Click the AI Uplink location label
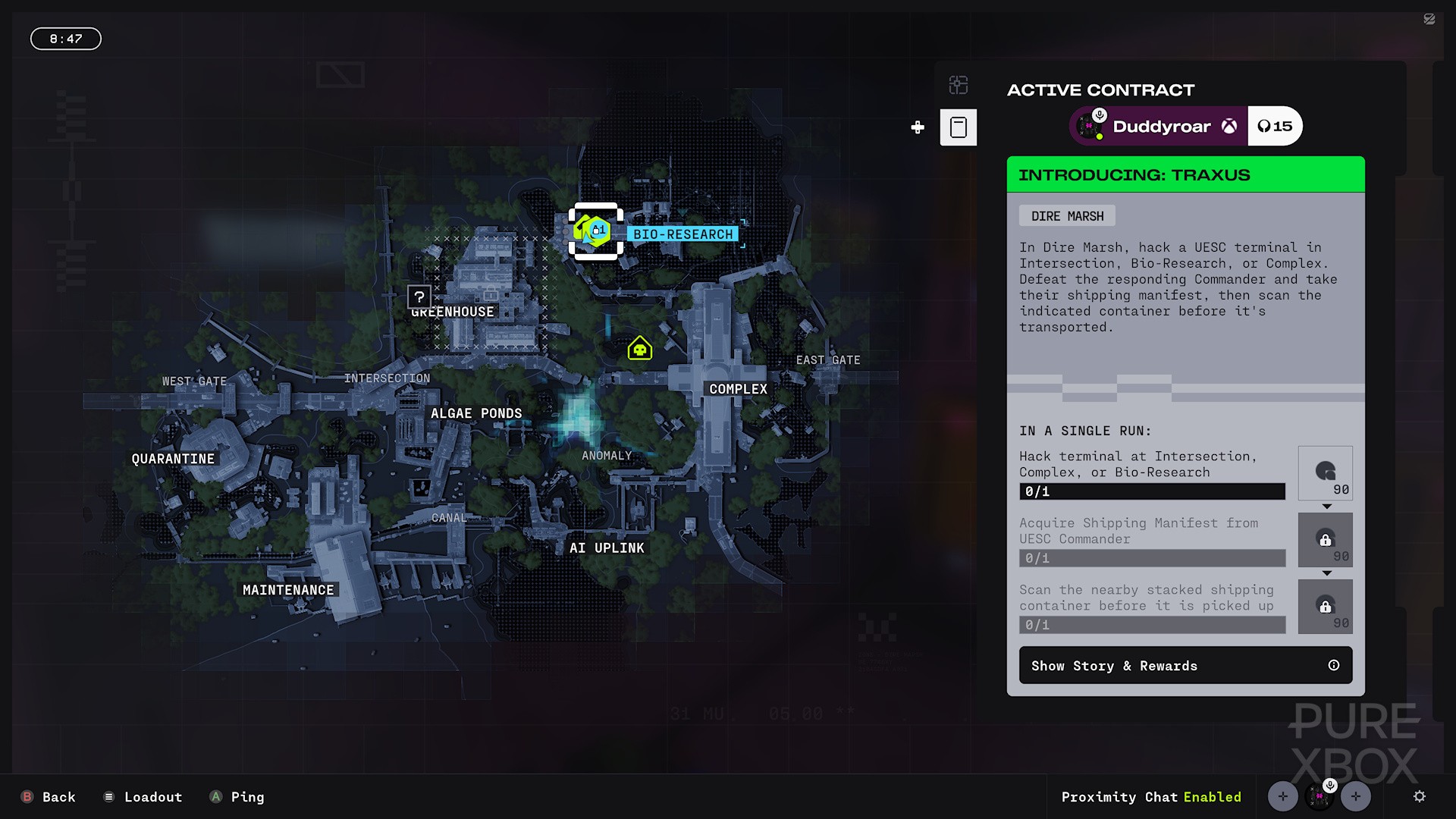 tap(607, 548)
